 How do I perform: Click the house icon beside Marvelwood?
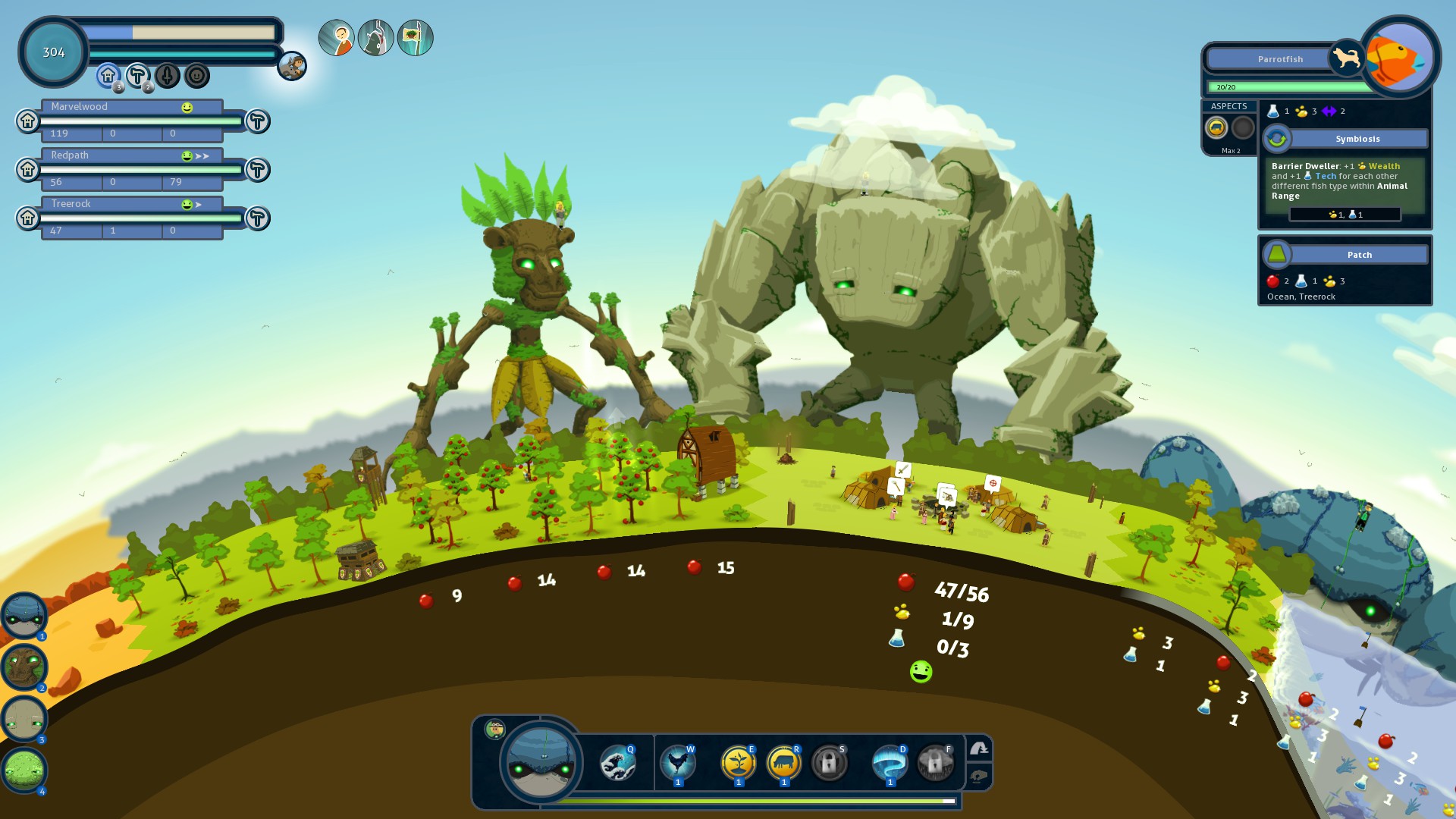(x=28, y=121)
